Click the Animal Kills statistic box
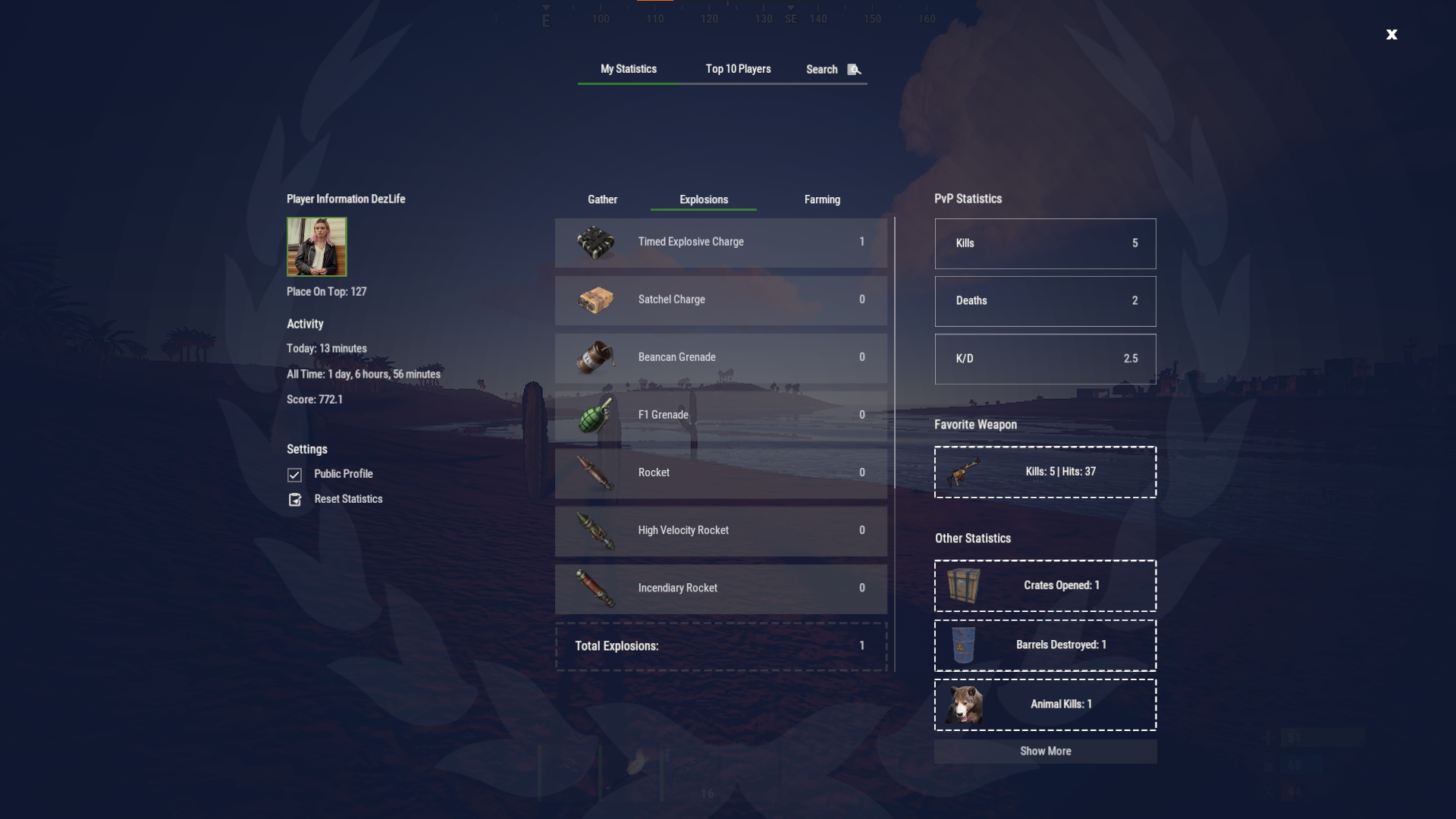The width and height of the screenshot is (1456, 819). pos(1045,704)
